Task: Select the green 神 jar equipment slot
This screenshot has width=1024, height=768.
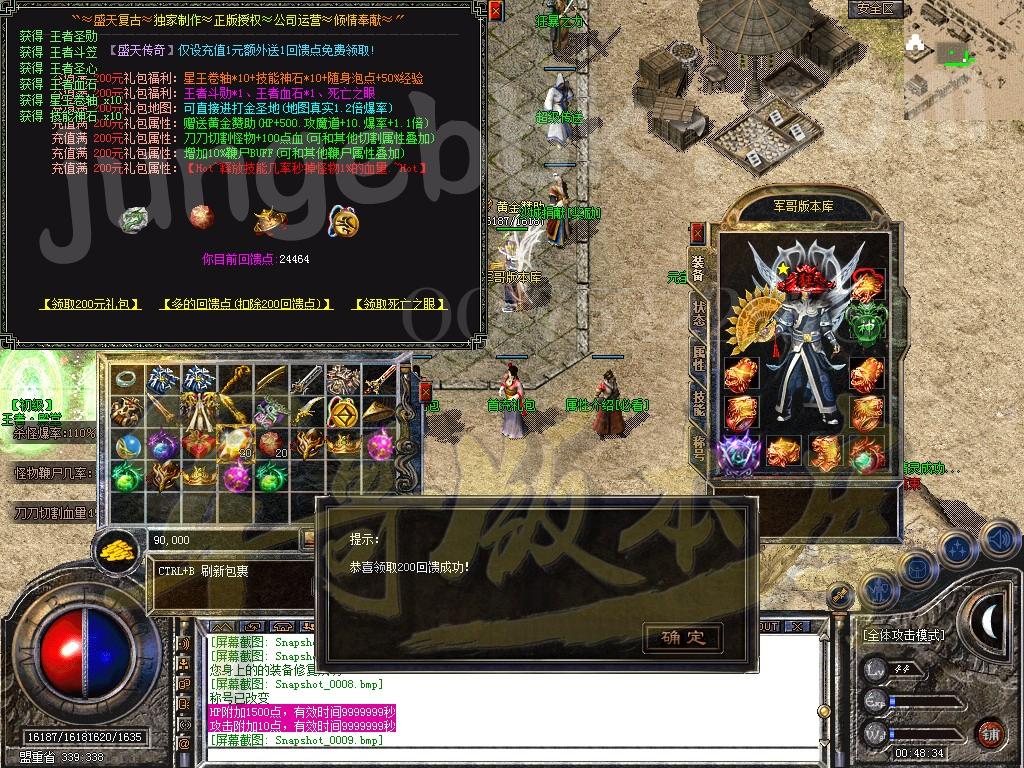Action: (x=865, y=321)
